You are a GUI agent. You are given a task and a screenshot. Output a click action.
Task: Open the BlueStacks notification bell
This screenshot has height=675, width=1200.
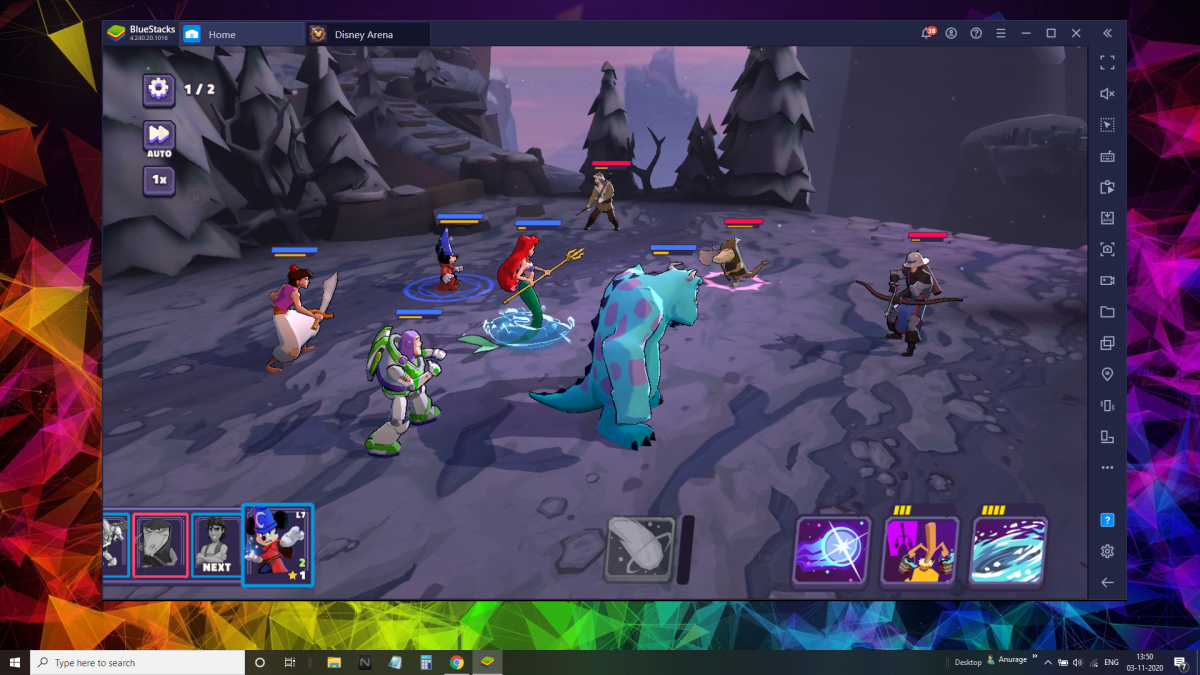point(926,34)
